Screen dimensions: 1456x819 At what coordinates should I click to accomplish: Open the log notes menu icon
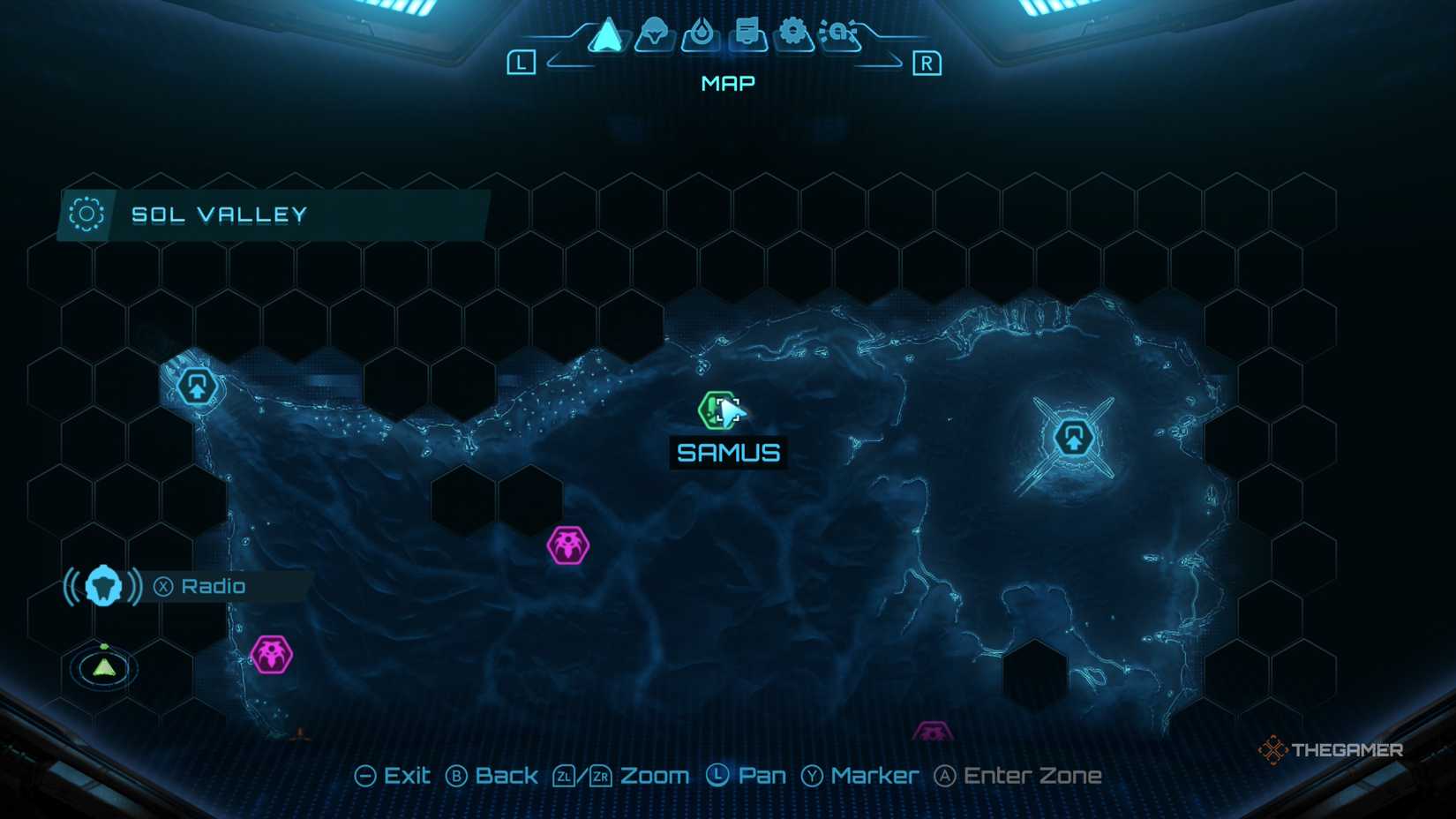pos(747,34)
